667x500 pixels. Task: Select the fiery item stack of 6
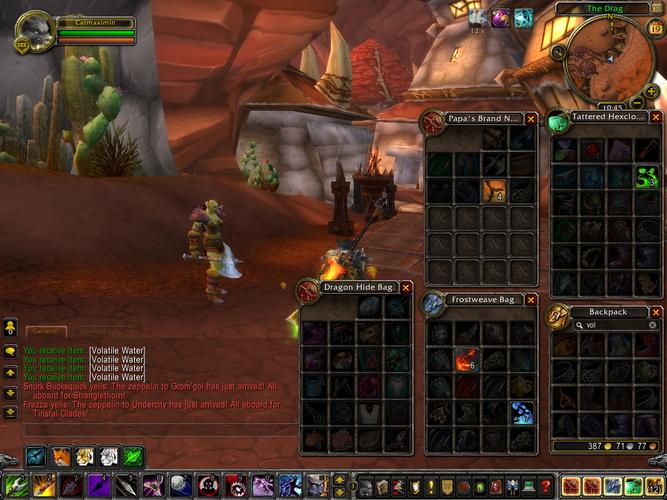point(467,359)
